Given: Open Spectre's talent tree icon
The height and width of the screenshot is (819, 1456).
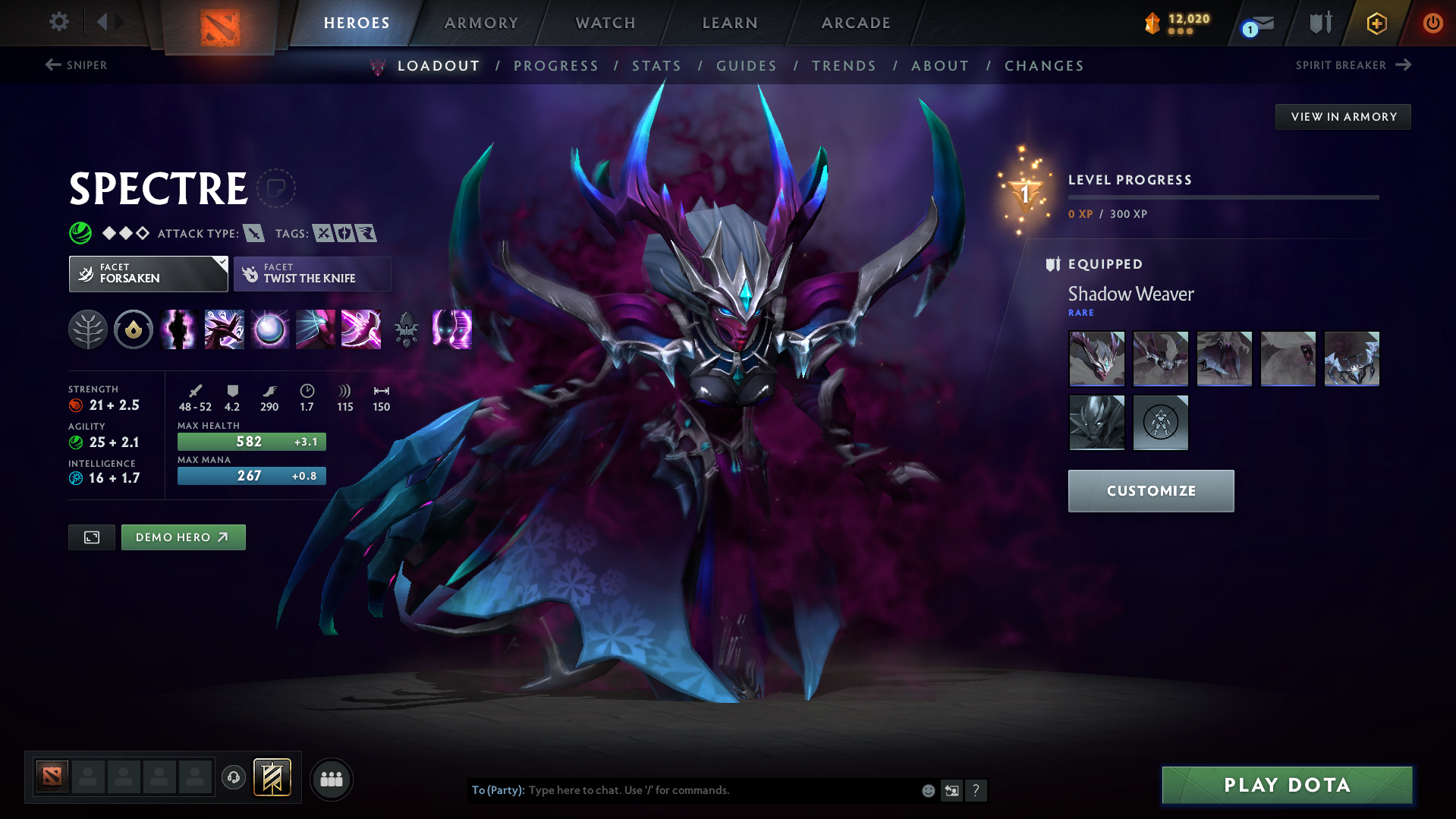Looking at the screenshot, I should [87, 329].
